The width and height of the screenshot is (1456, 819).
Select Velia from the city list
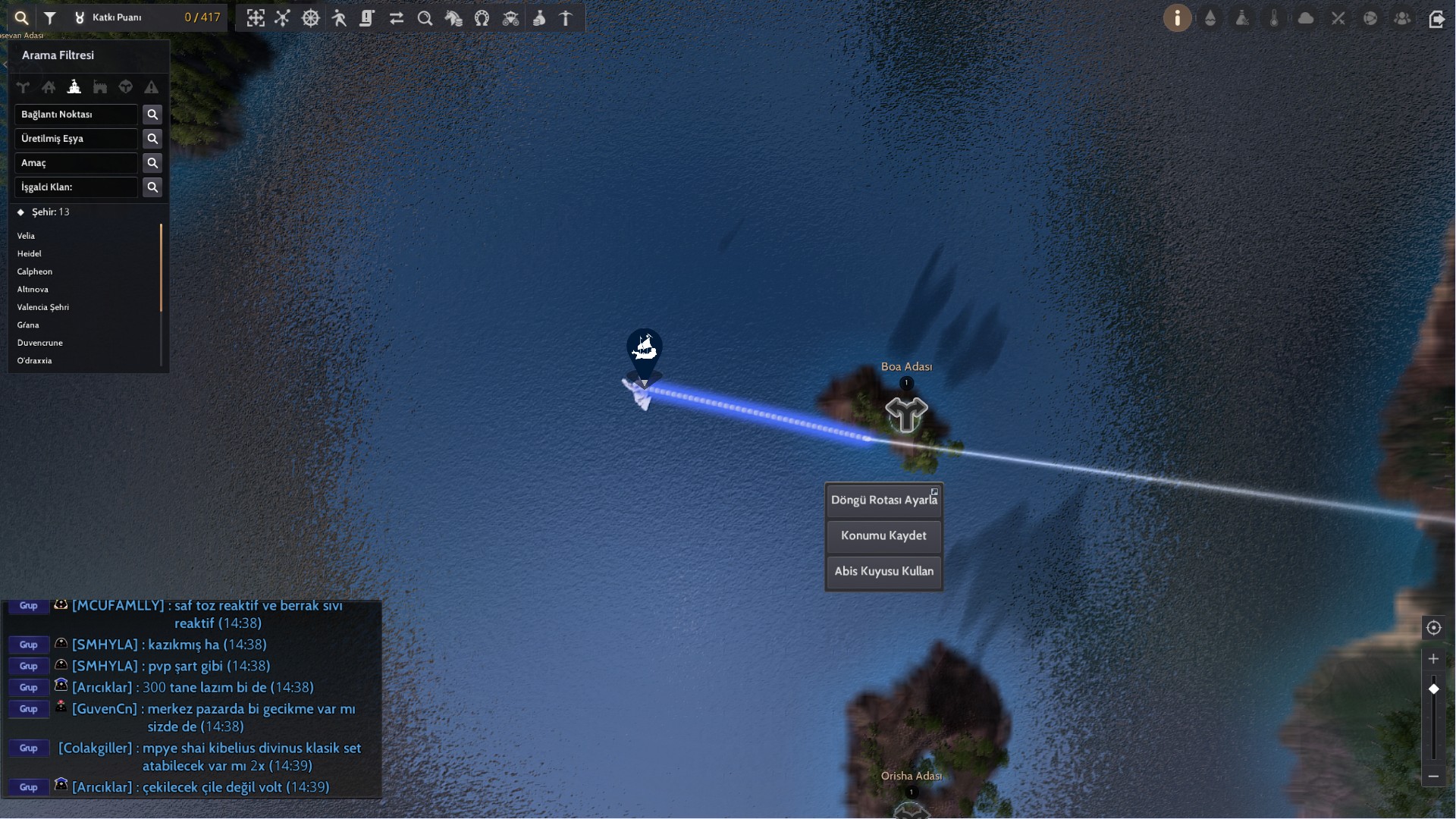pos(27,236)
